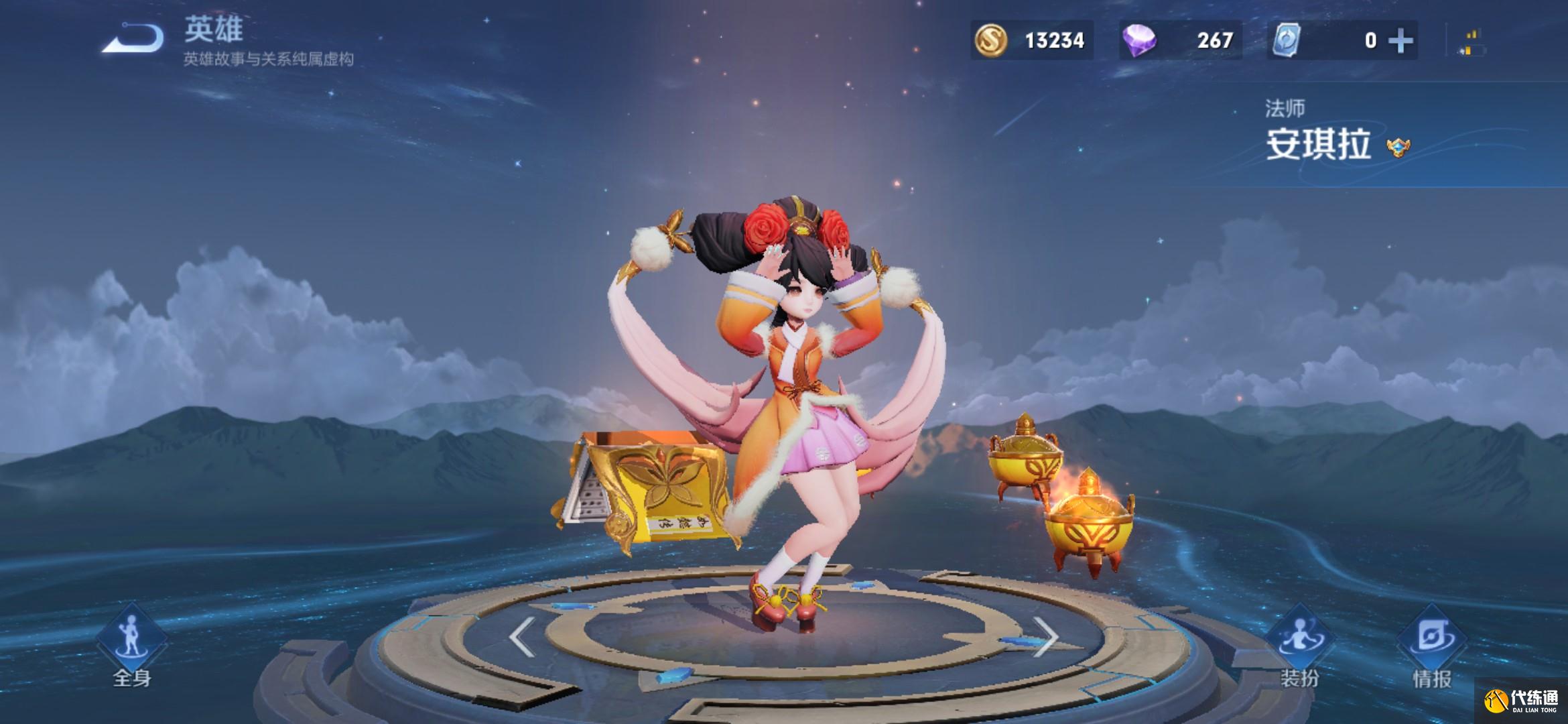The image size is (1568, 724).
Task: Tap the blue ticket card icon
Action: pyautogui.click(x=1287, y=40)
